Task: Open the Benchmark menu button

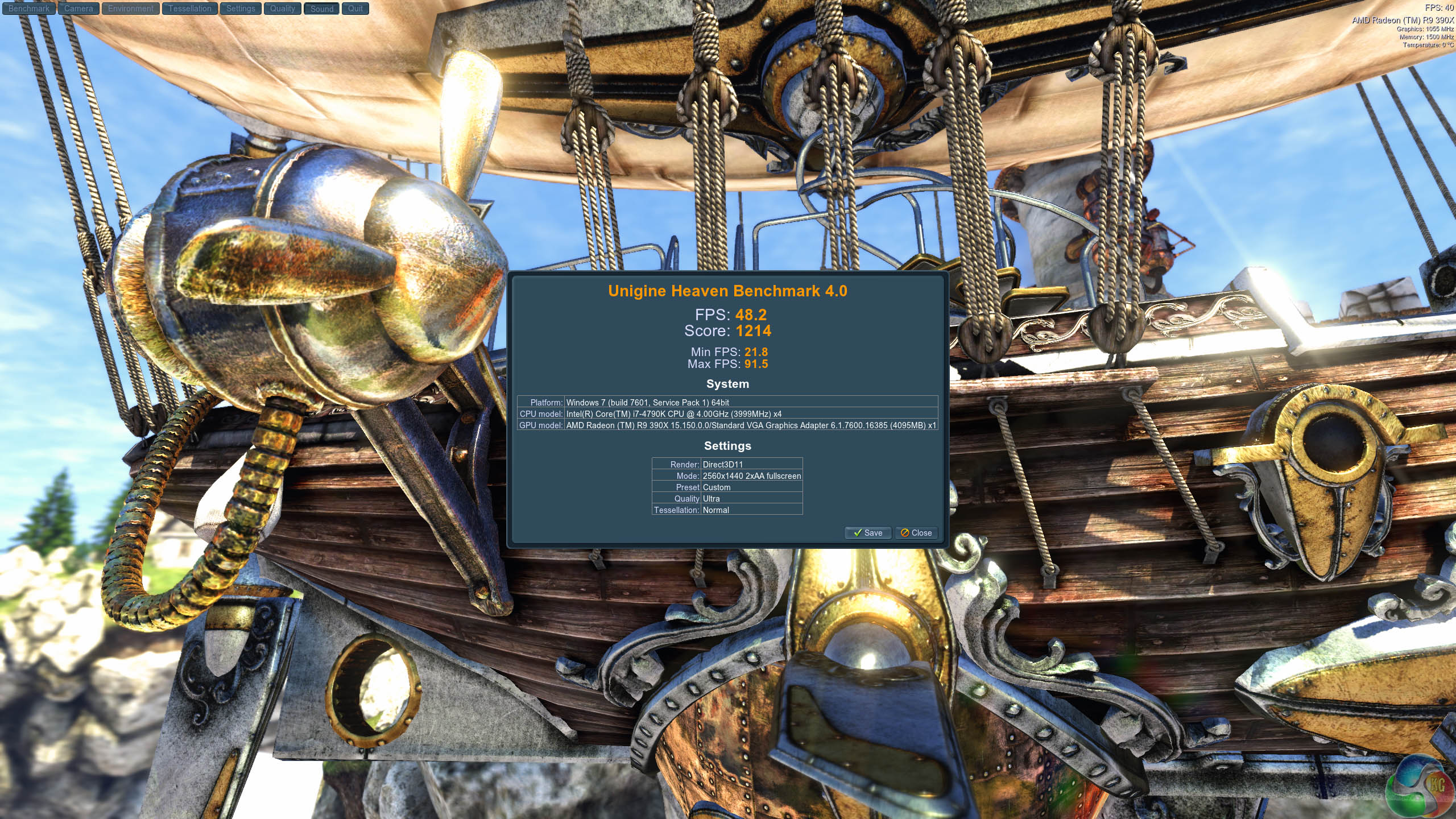Action: click(29, 9)
